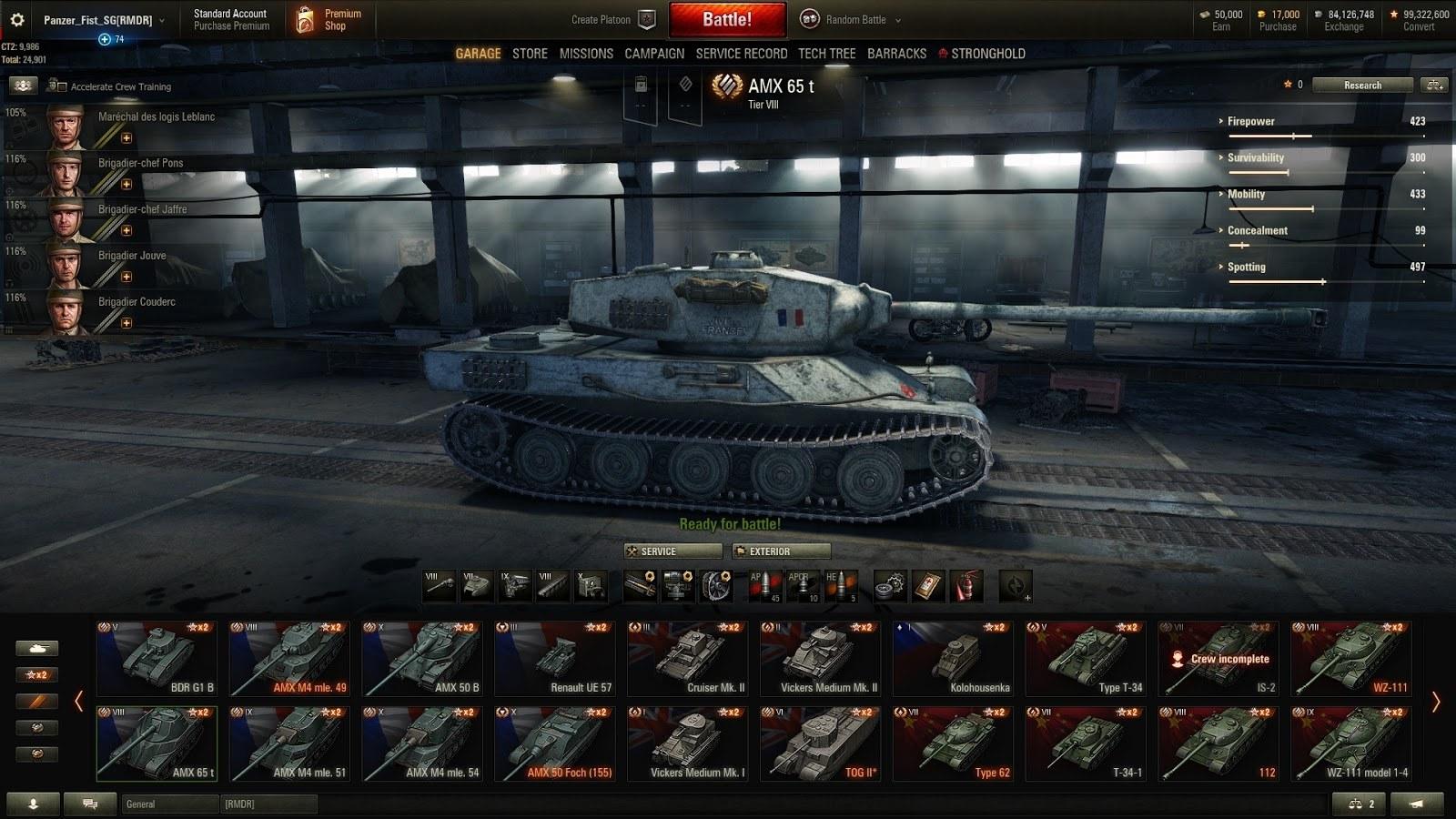
Task: Open the Service panel for the vehicle
Action: 672,551
